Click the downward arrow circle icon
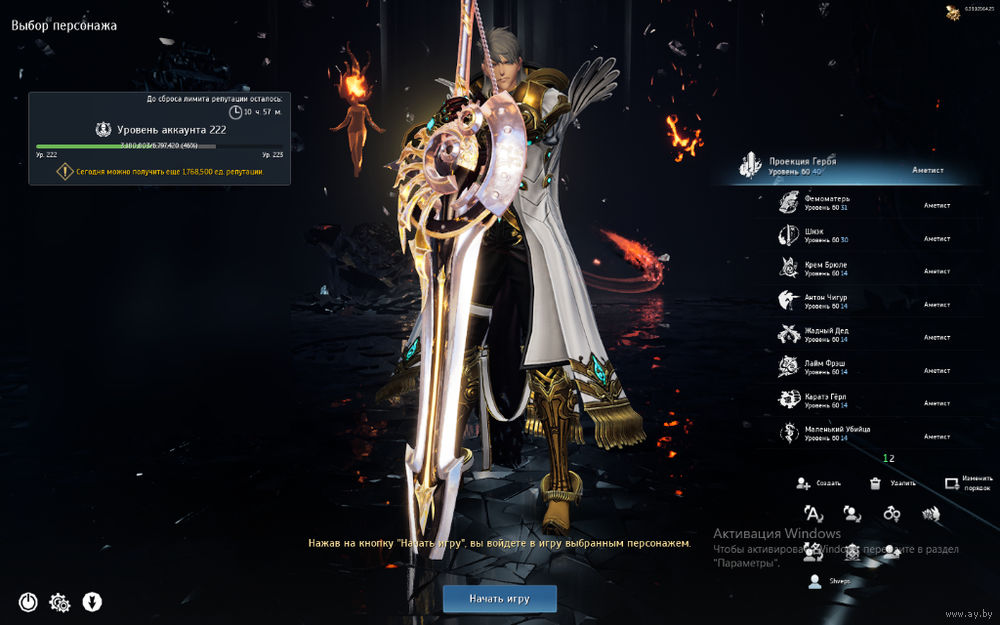 point(92,602)
